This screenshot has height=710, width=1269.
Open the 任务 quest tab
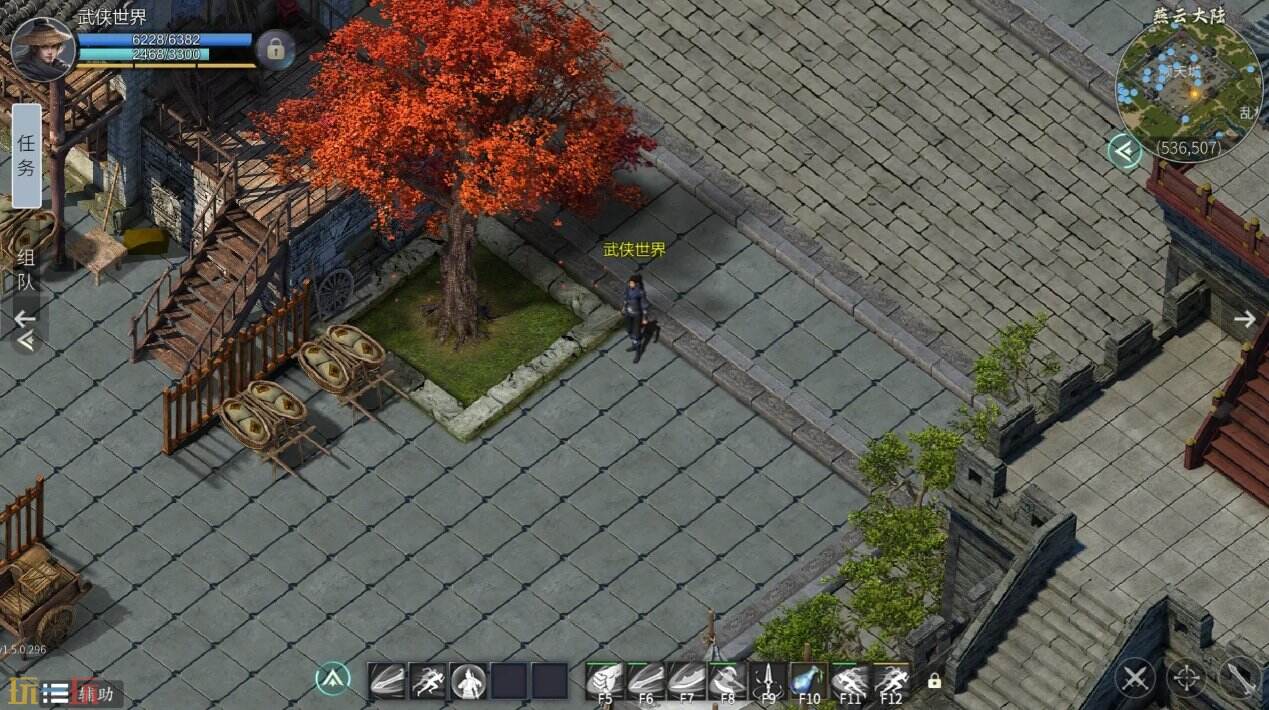pos(27,155)
